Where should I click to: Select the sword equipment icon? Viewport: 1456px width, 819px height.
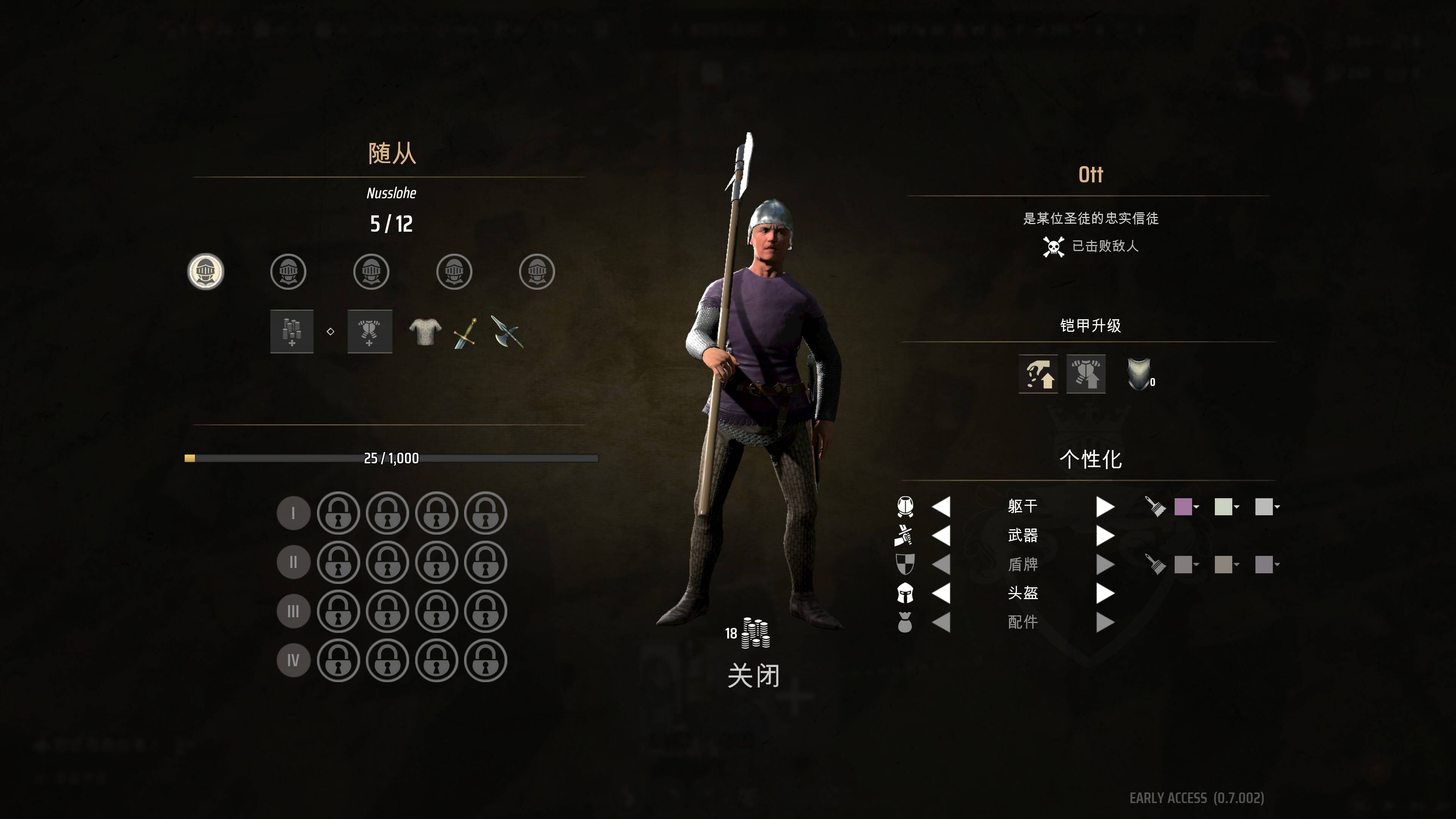point(465,333)
